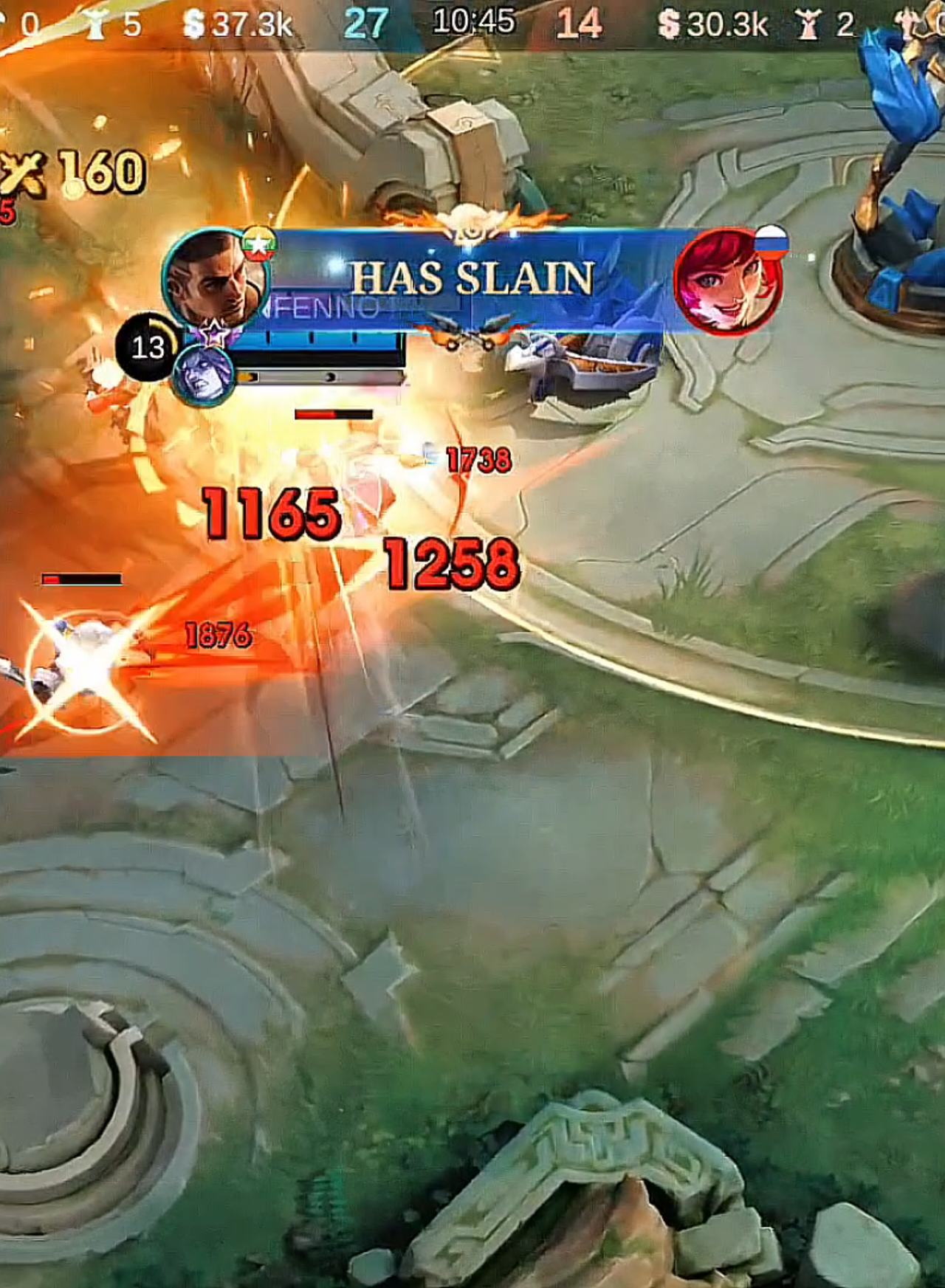This screenshot has height=1288, width=945.
Task: Click the red health bar above the fight
Action: [x=332, y=414]
